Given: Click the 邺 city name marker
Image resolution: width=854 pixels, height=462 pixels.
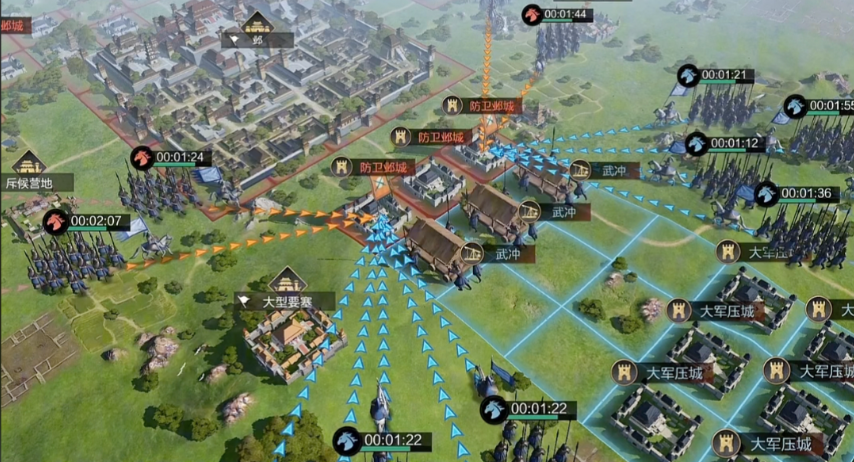Looking at the screenshot, I should [x=258, y=39].
